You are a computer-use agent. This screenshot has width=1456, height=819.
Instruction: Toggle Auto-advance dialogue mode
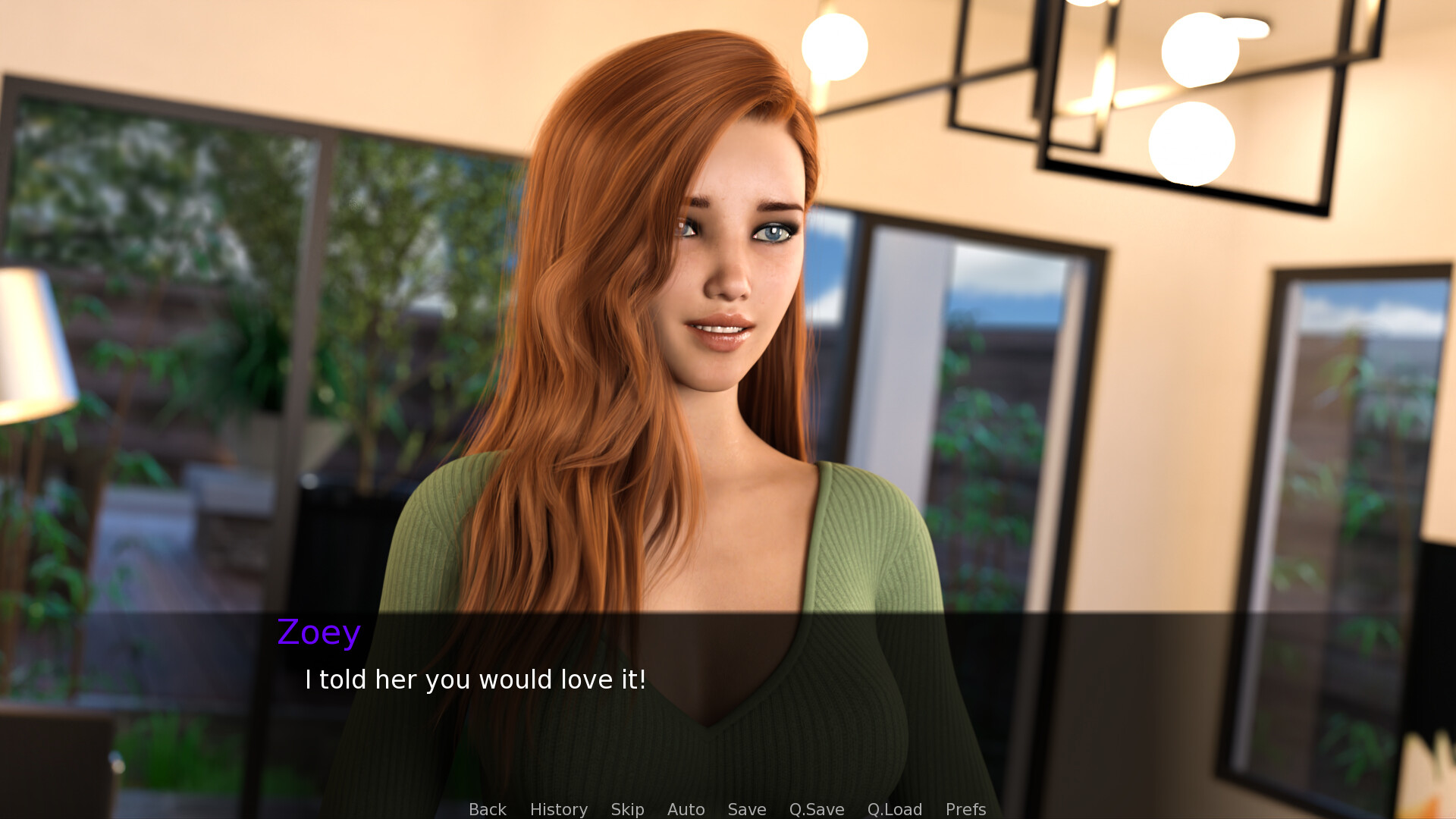686,809
